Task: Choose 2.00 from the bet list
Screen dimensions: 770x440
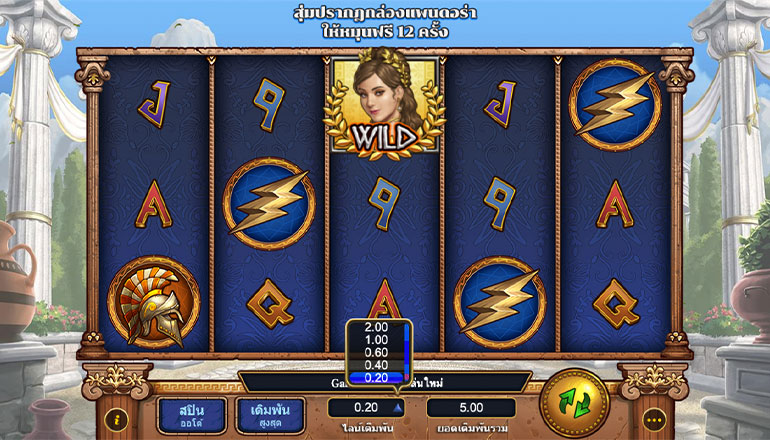Action: tap(376, 327)
